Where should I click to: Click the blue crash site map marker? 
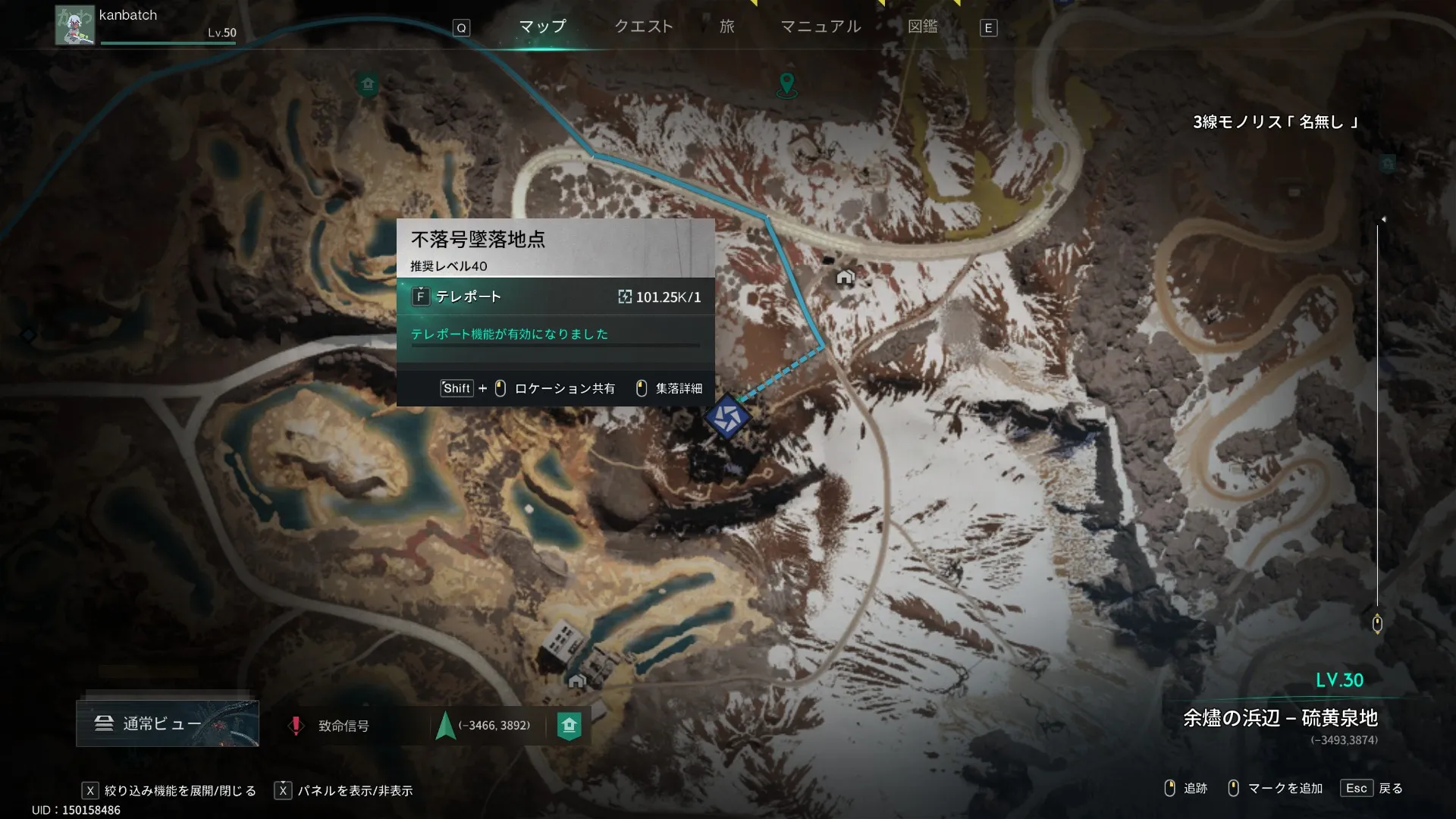pyautogui.click(x=727, y=417)
